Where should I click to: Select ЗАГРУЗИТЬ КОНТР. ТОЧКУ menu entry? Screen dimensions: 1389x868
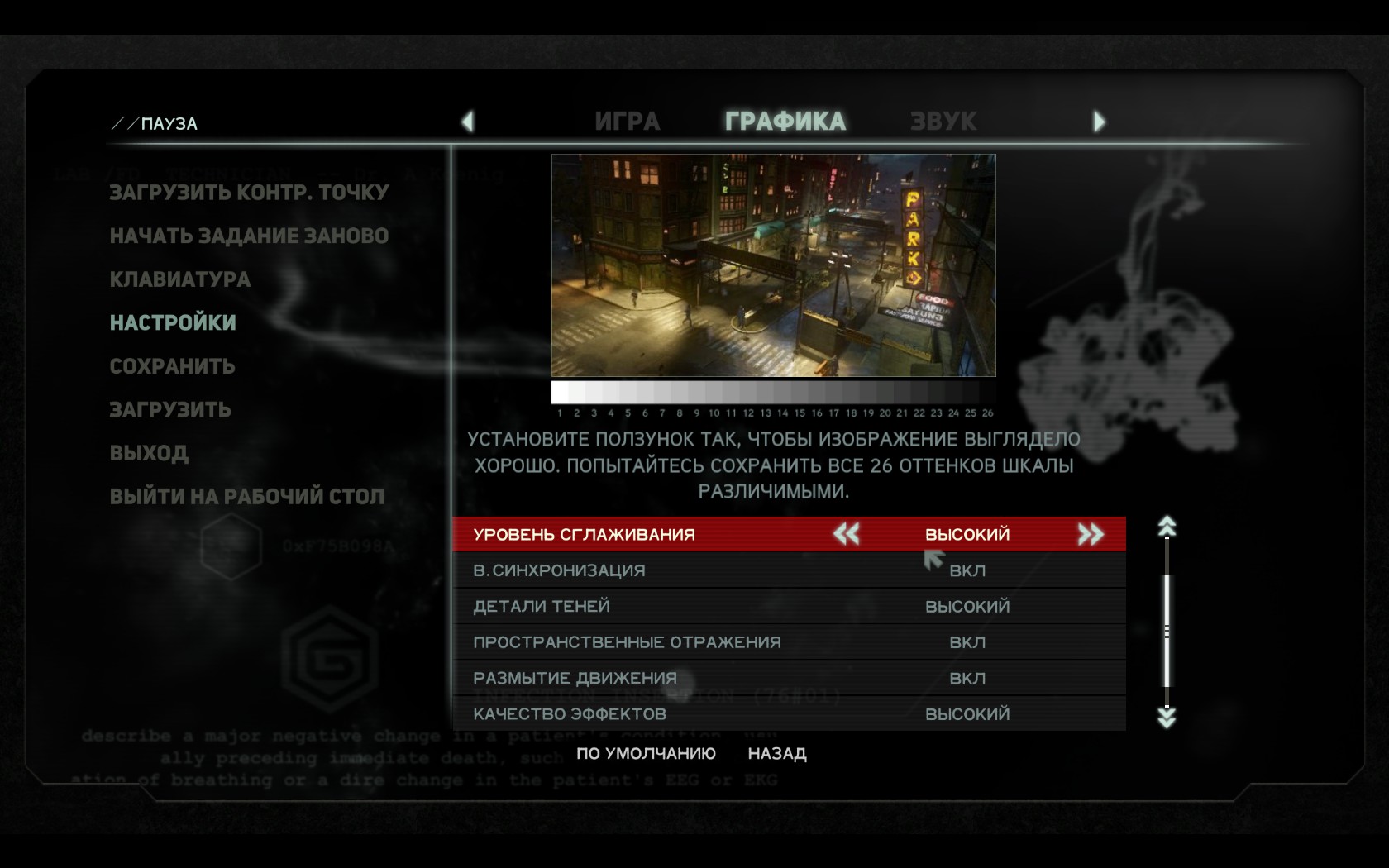click(249, 193)
